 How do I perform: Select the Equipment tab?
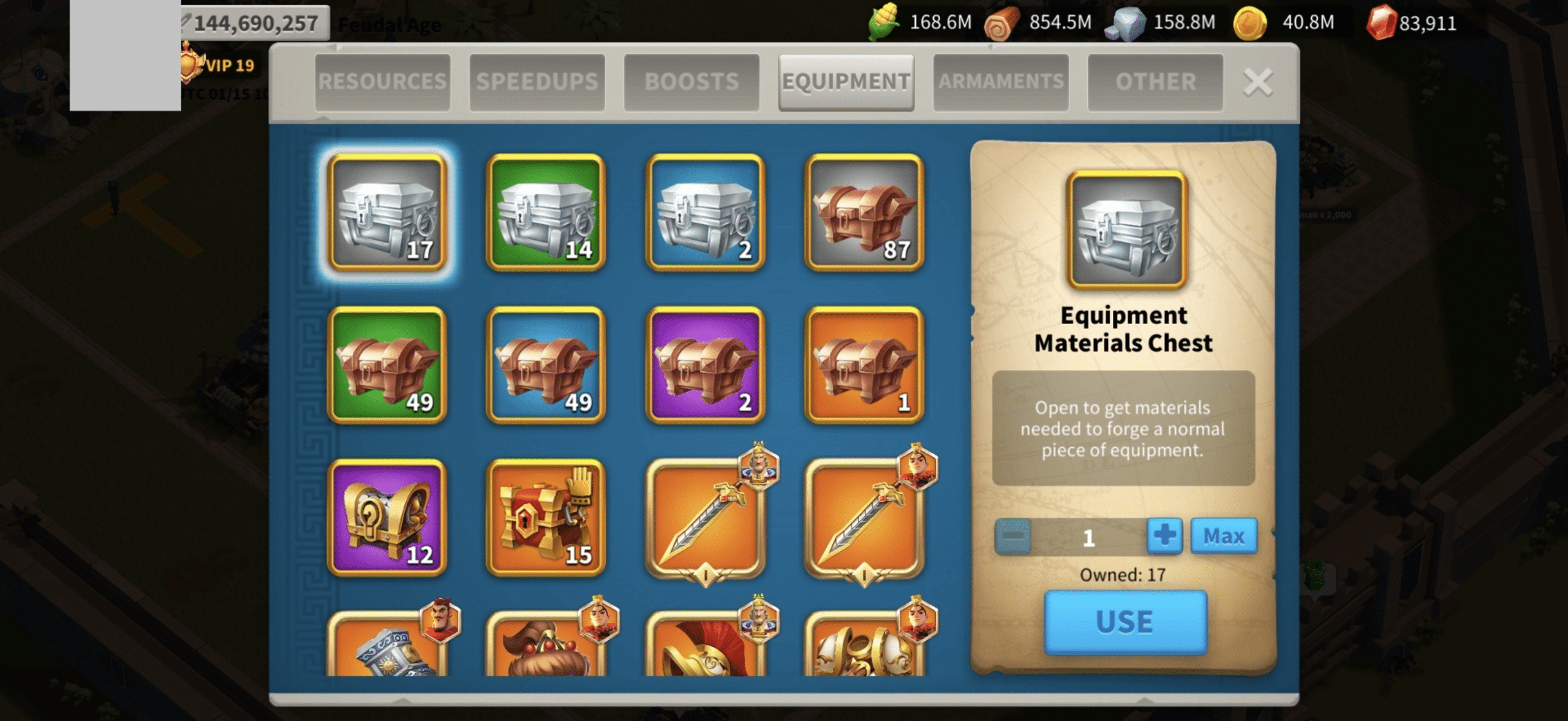point(846,82)
